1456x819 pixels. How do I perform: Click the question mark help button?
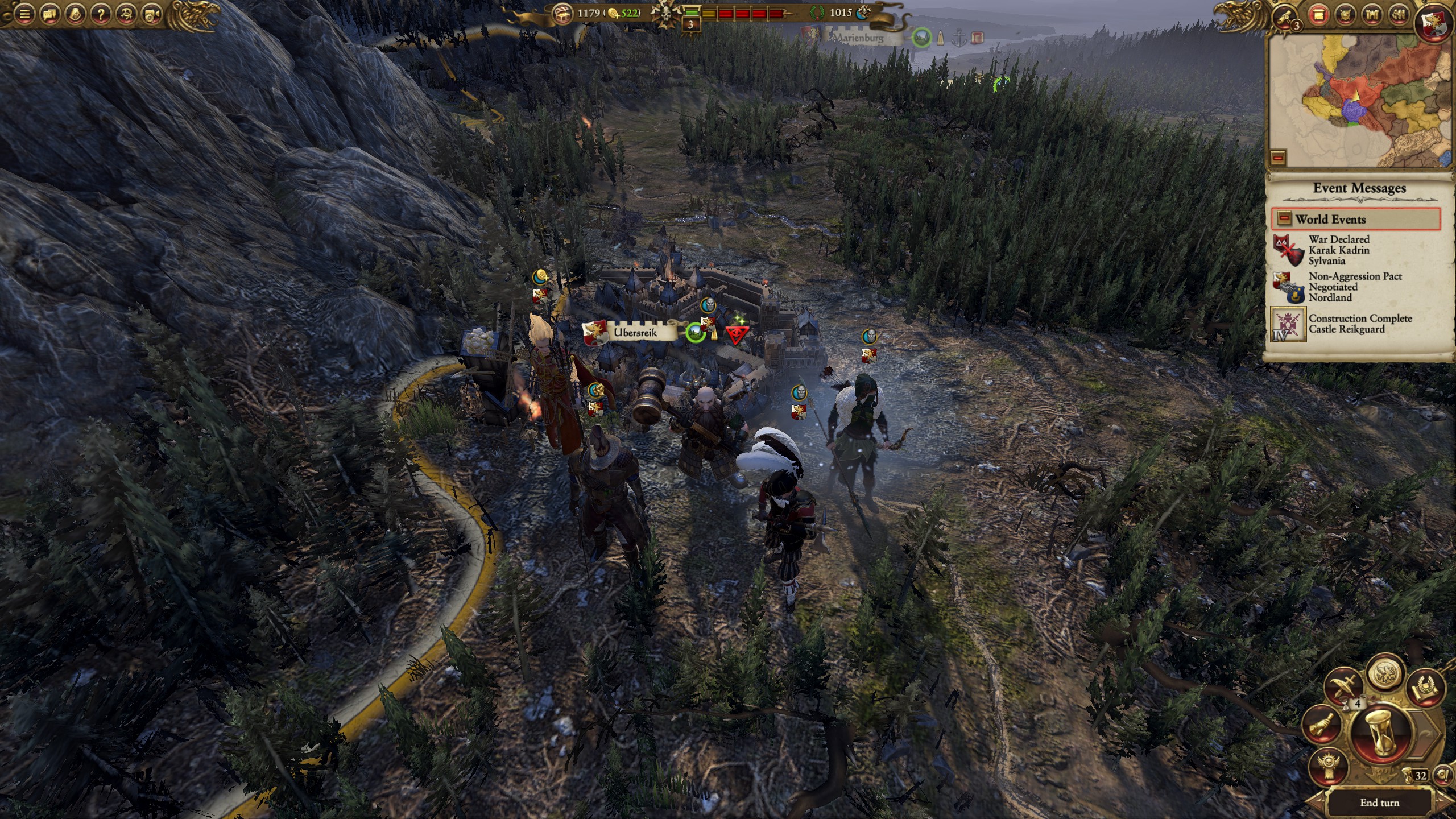pos(101,14)
